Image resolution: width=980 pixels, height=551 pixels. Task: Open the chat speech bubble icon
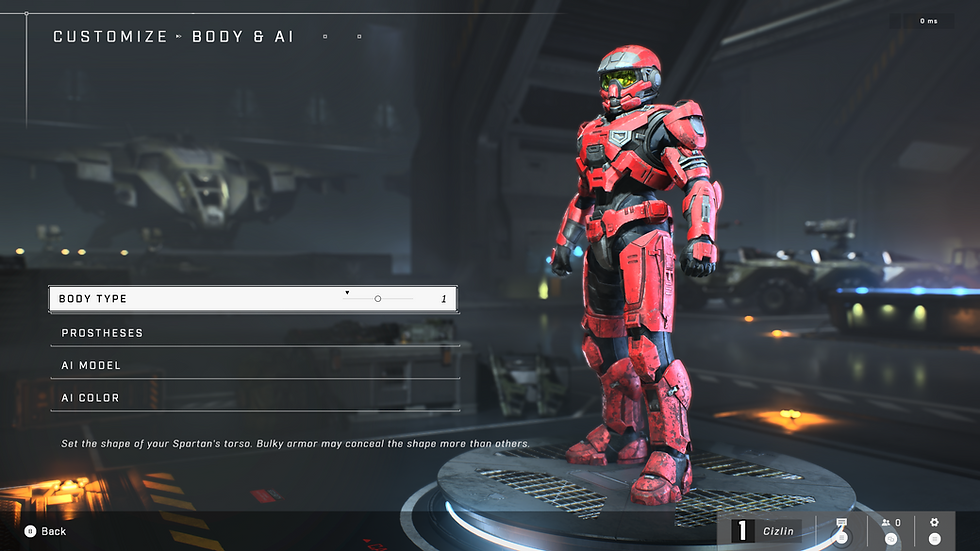click(x=841, y=524)
